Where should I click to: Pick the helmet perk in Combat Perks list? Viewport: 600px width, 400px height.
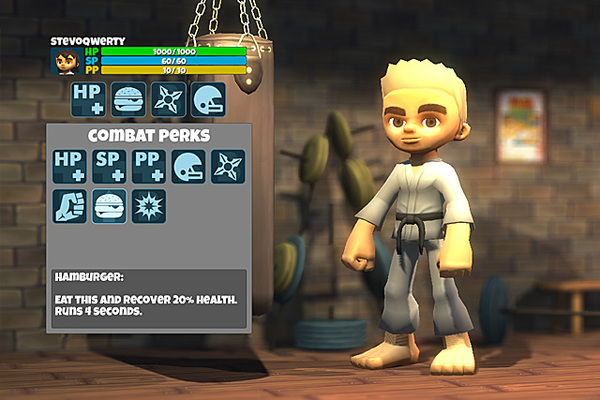pos(188,166)
